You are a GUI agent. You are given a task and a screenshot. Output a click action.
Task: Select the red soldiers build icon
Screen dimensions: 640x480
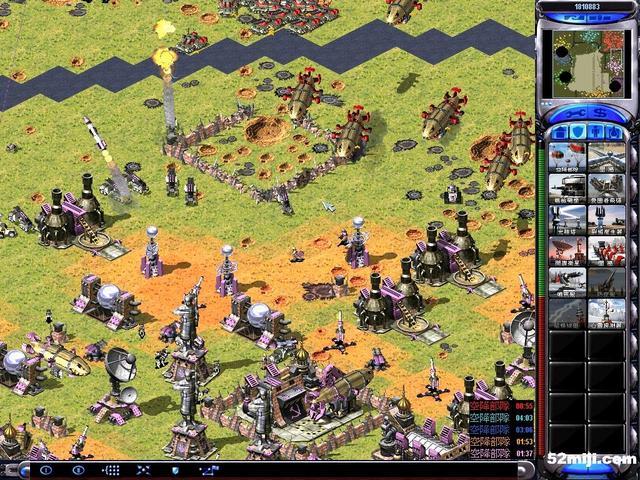tap(605, 251)
